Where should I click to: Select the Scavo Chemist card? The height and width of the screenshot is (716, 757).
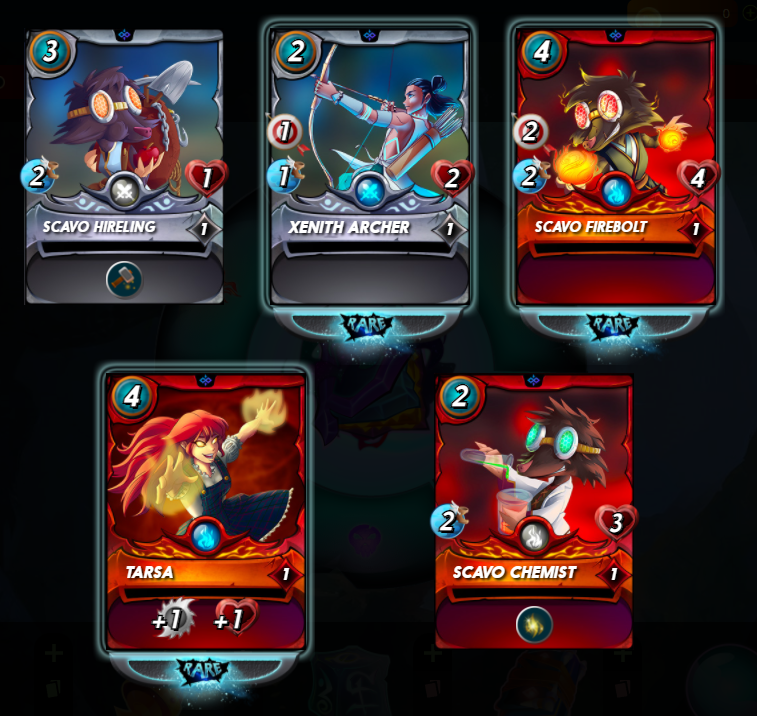point(534,490)
